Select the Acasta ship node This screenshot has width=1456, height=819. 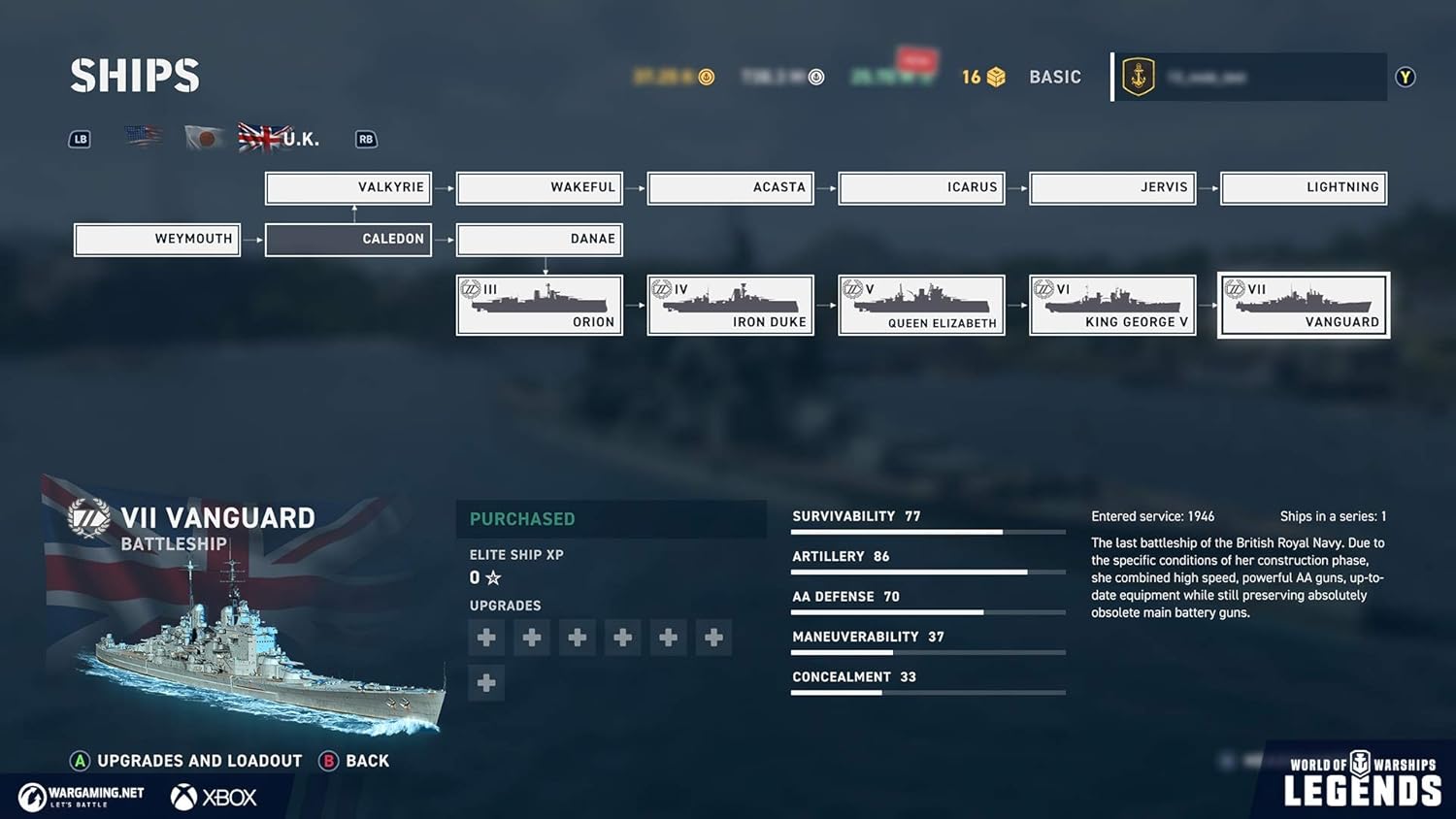tap(730, 187)
